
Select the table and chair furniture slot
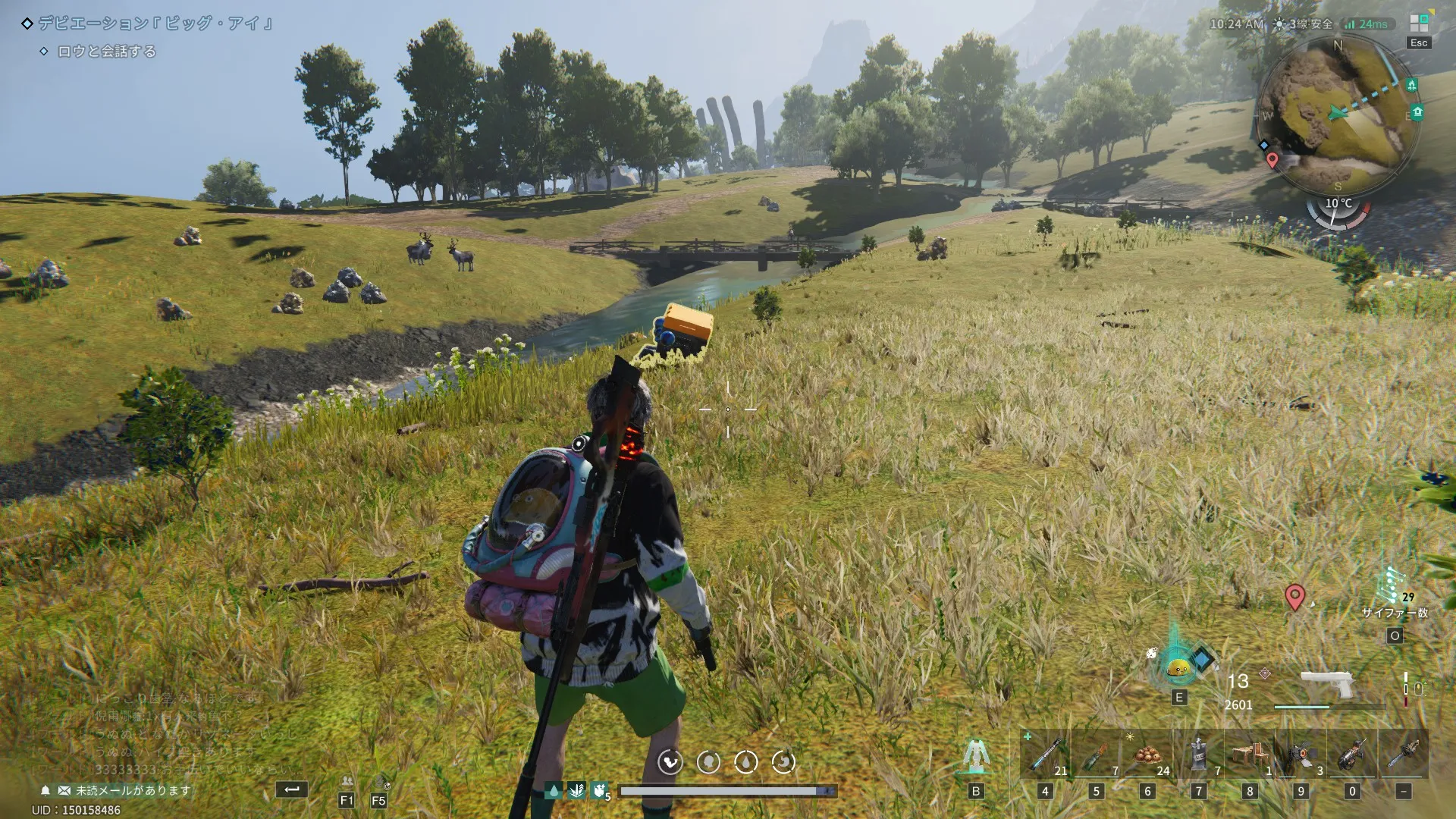click(1250, 754)
